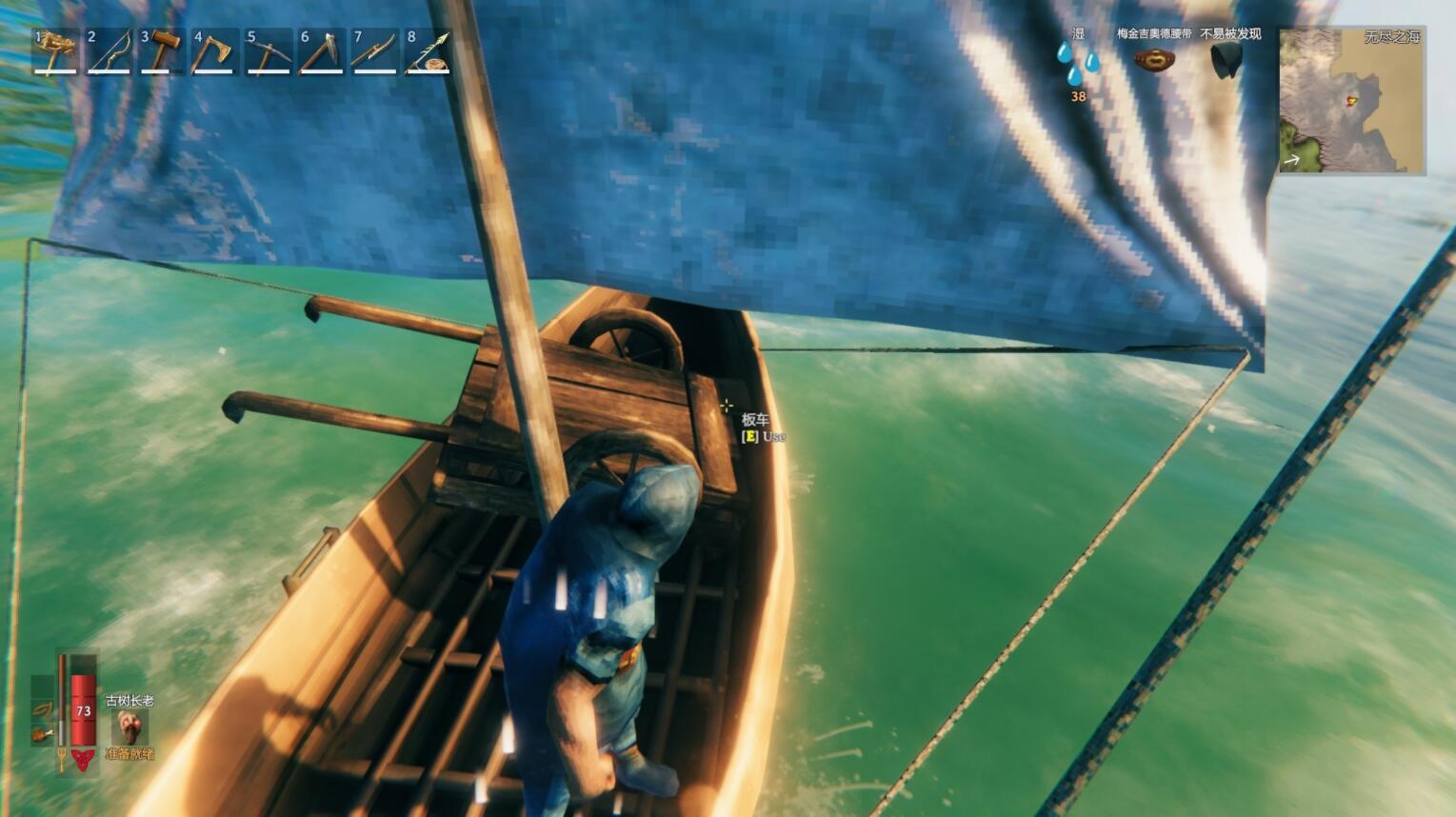This screenshot has height=817, width=1456.
Task: Equip the long polearm in hotbar slot 7
Action: (x=375, y=51)
